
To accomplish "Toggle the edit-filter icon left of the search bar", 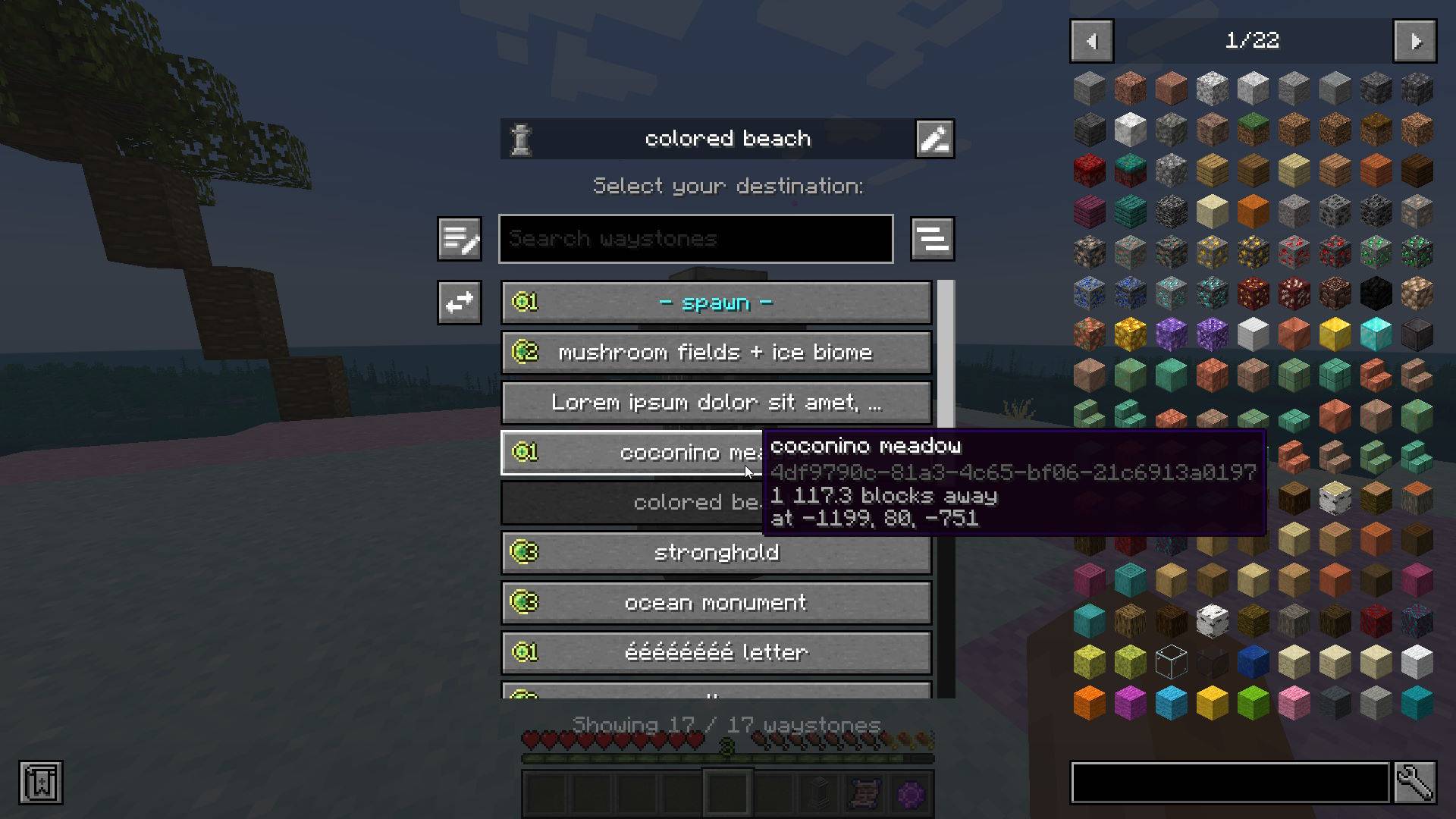I will point(459,238).
